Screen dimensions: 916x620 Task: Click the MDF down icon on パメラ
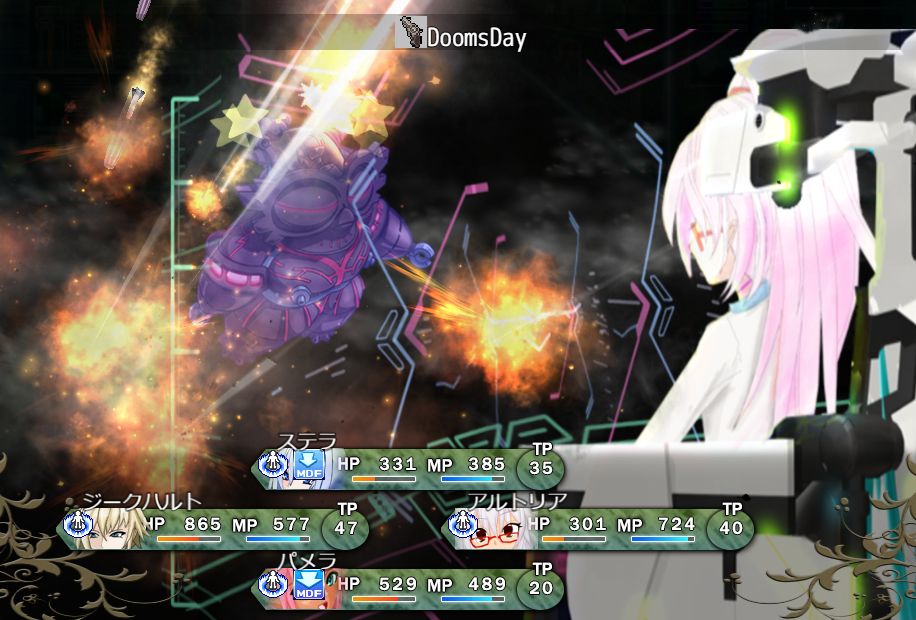click(x=309, y=585)
